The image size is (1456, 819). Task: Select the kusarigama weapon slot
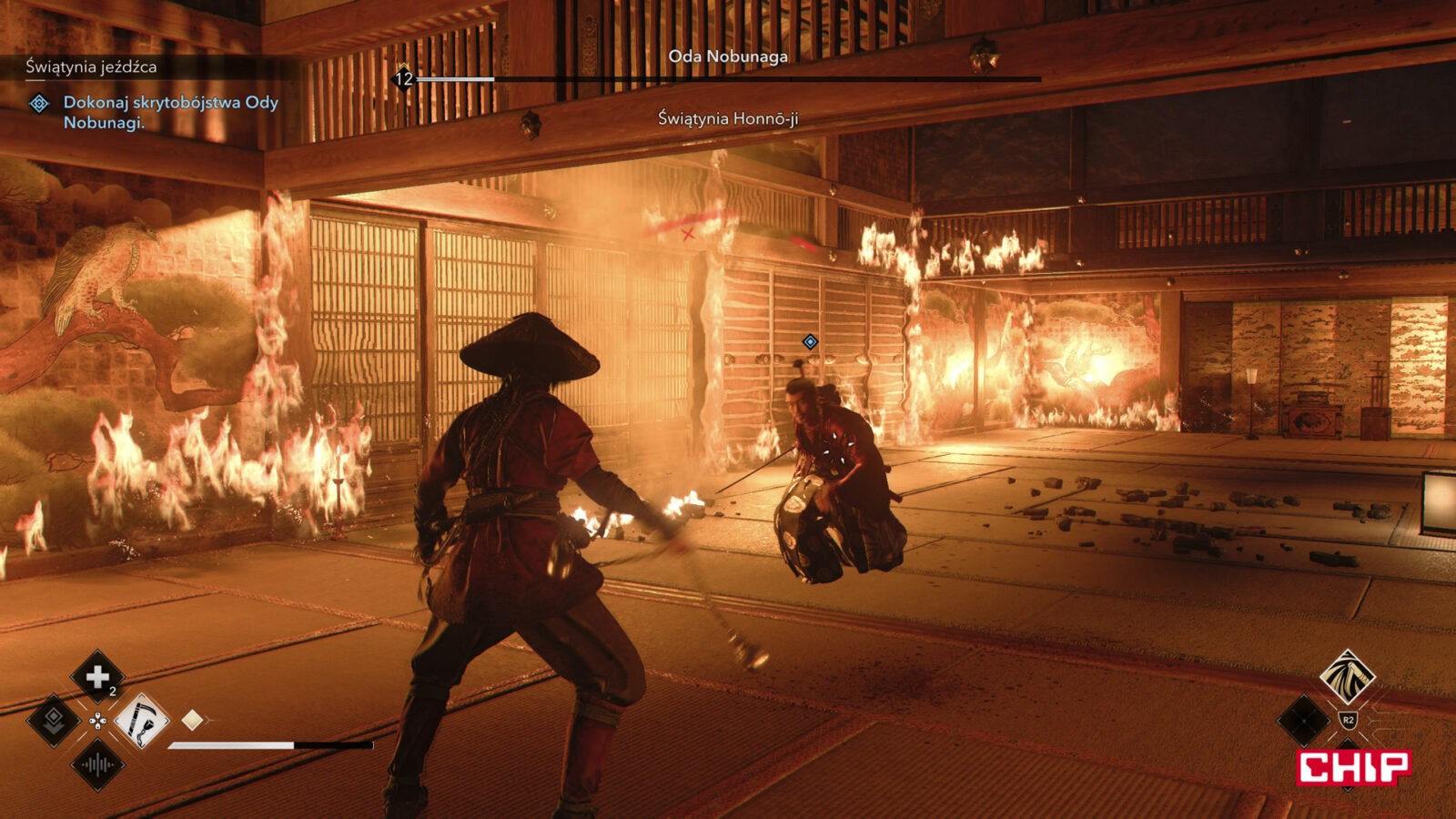(141, 722)
